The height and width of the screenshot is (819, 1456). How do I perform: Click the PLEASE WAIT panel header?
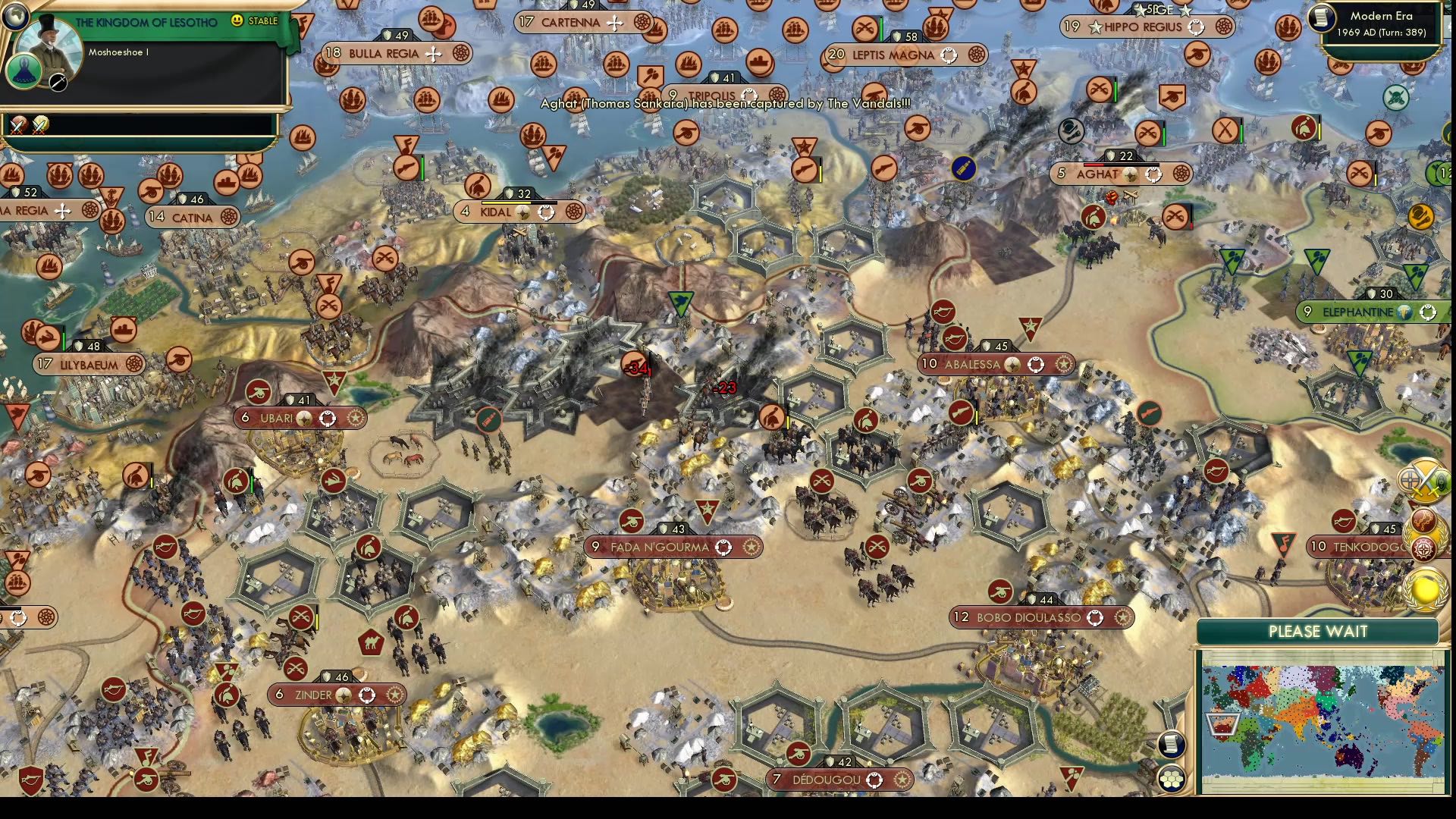click(x=1317, y=631)
